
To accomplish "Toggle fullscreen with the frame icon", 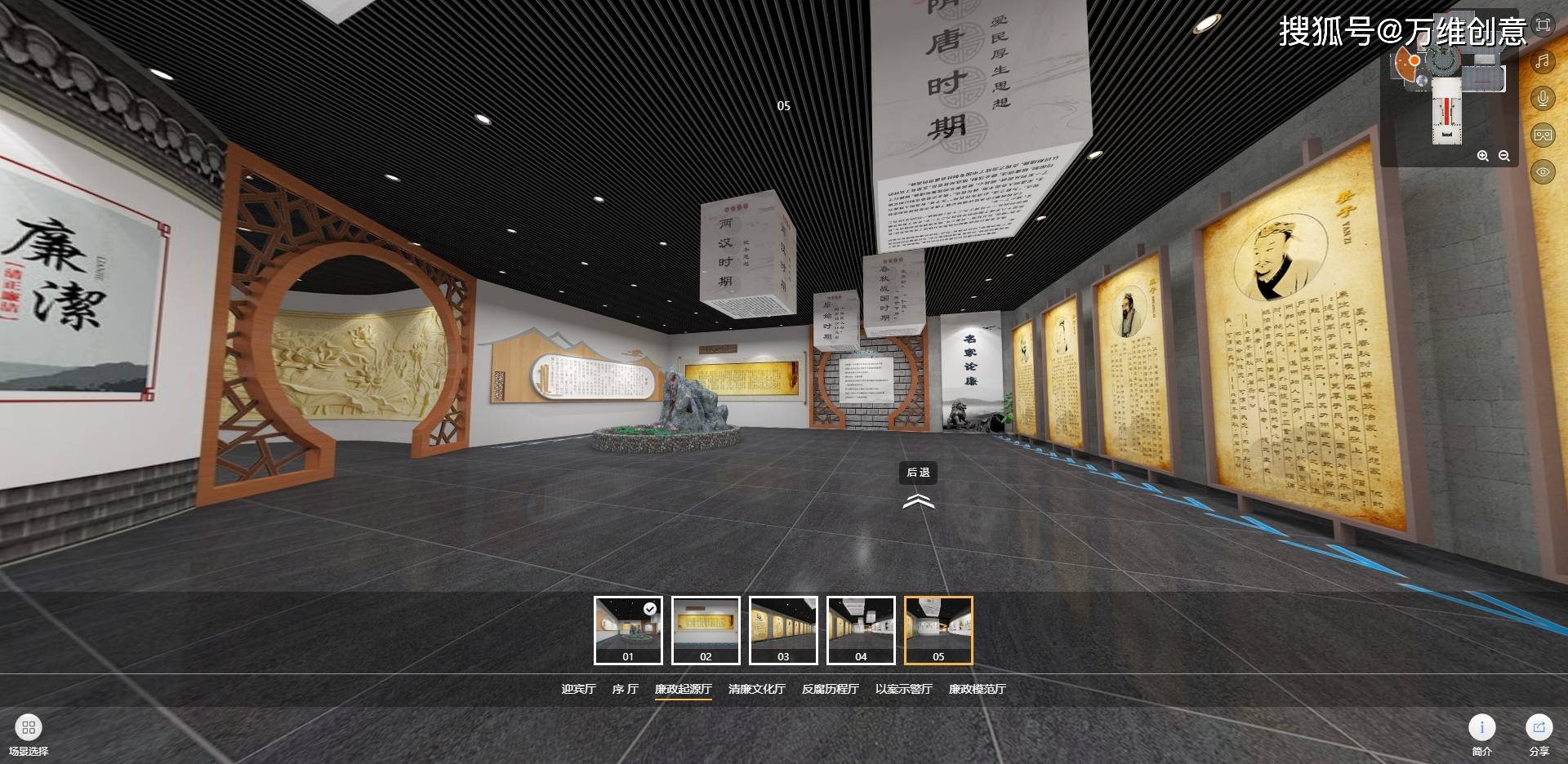I will click(1542, 25).
